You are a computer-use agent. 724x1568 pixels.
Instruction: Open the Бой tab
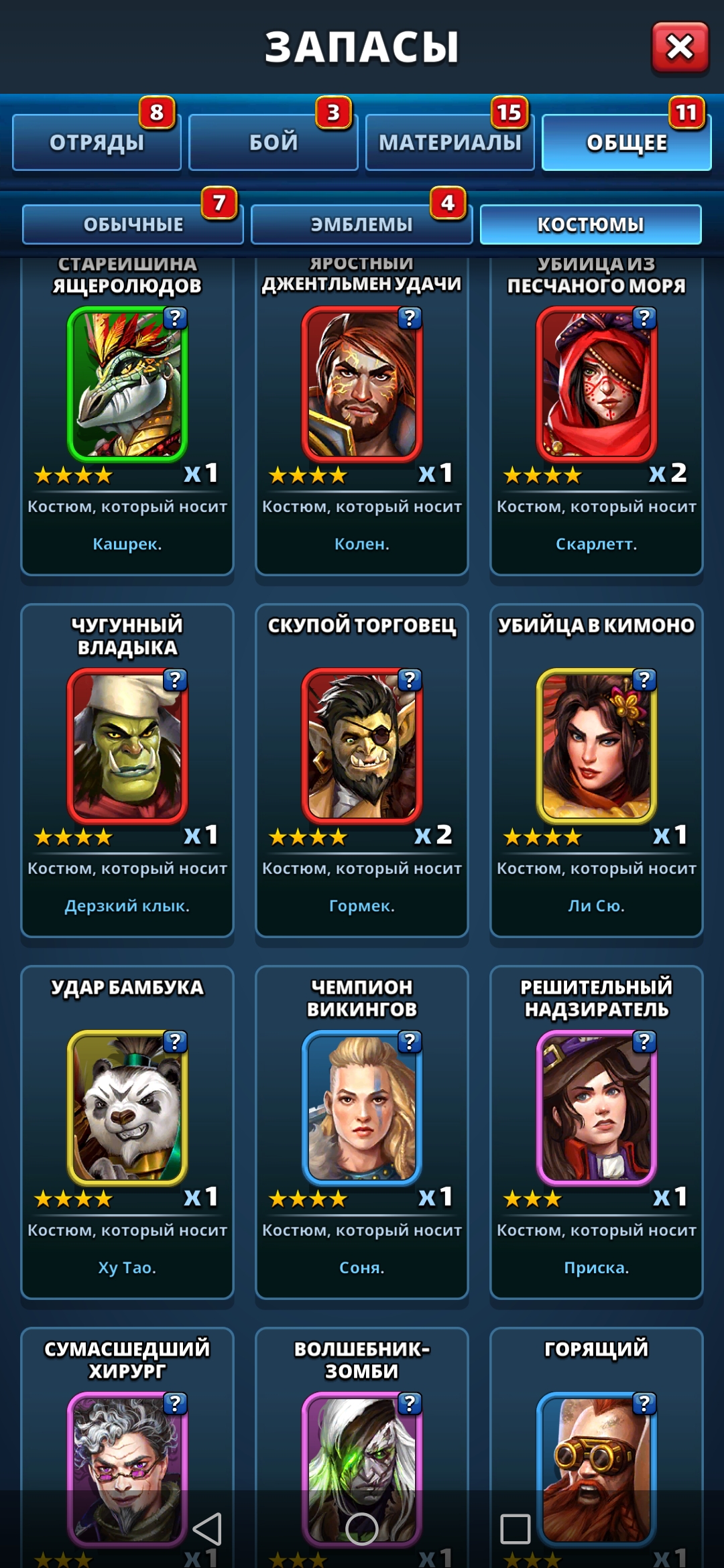[274, 142]
